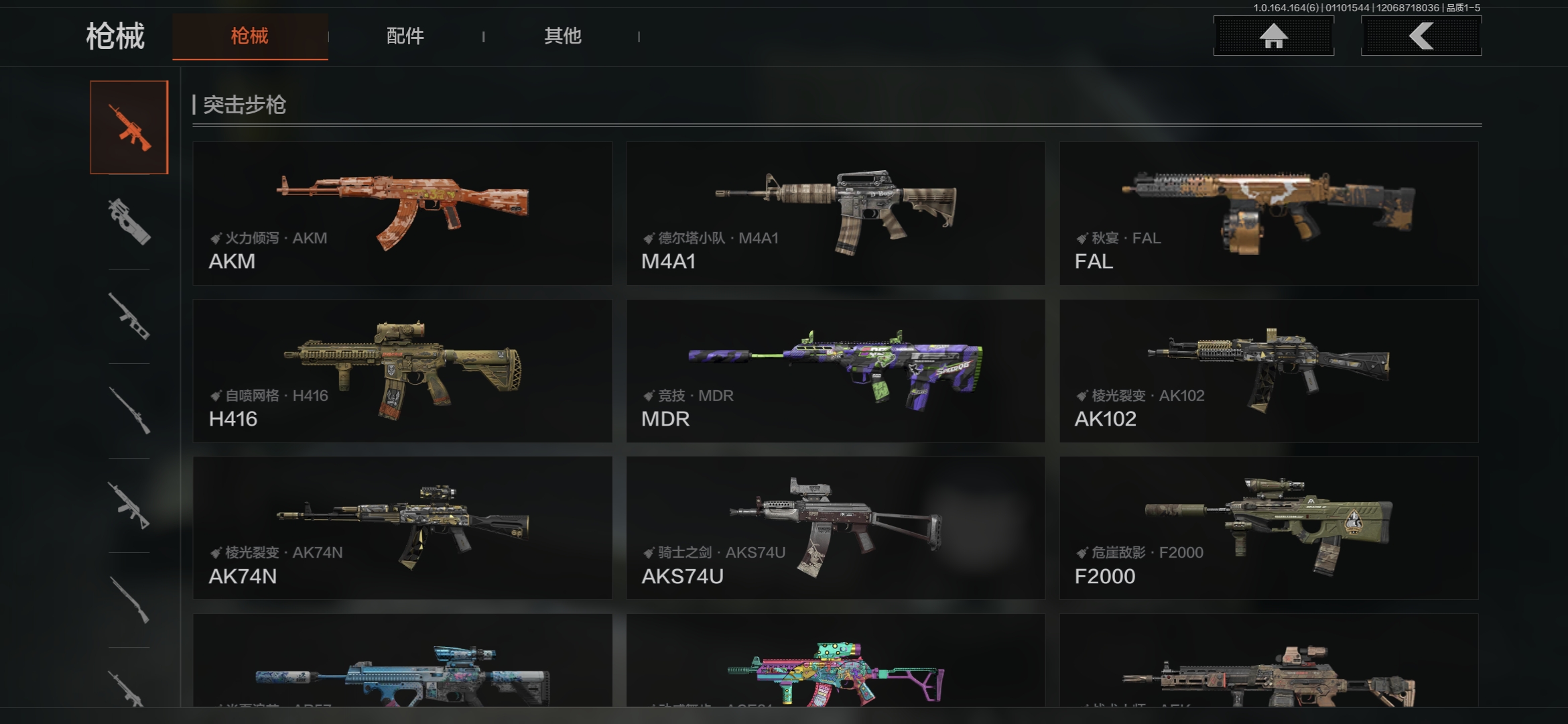Image resolution: width=1568 pixels, height=724 pixels.
Task: Choose the F2000 weapon card
Action: coord(1268,528)
